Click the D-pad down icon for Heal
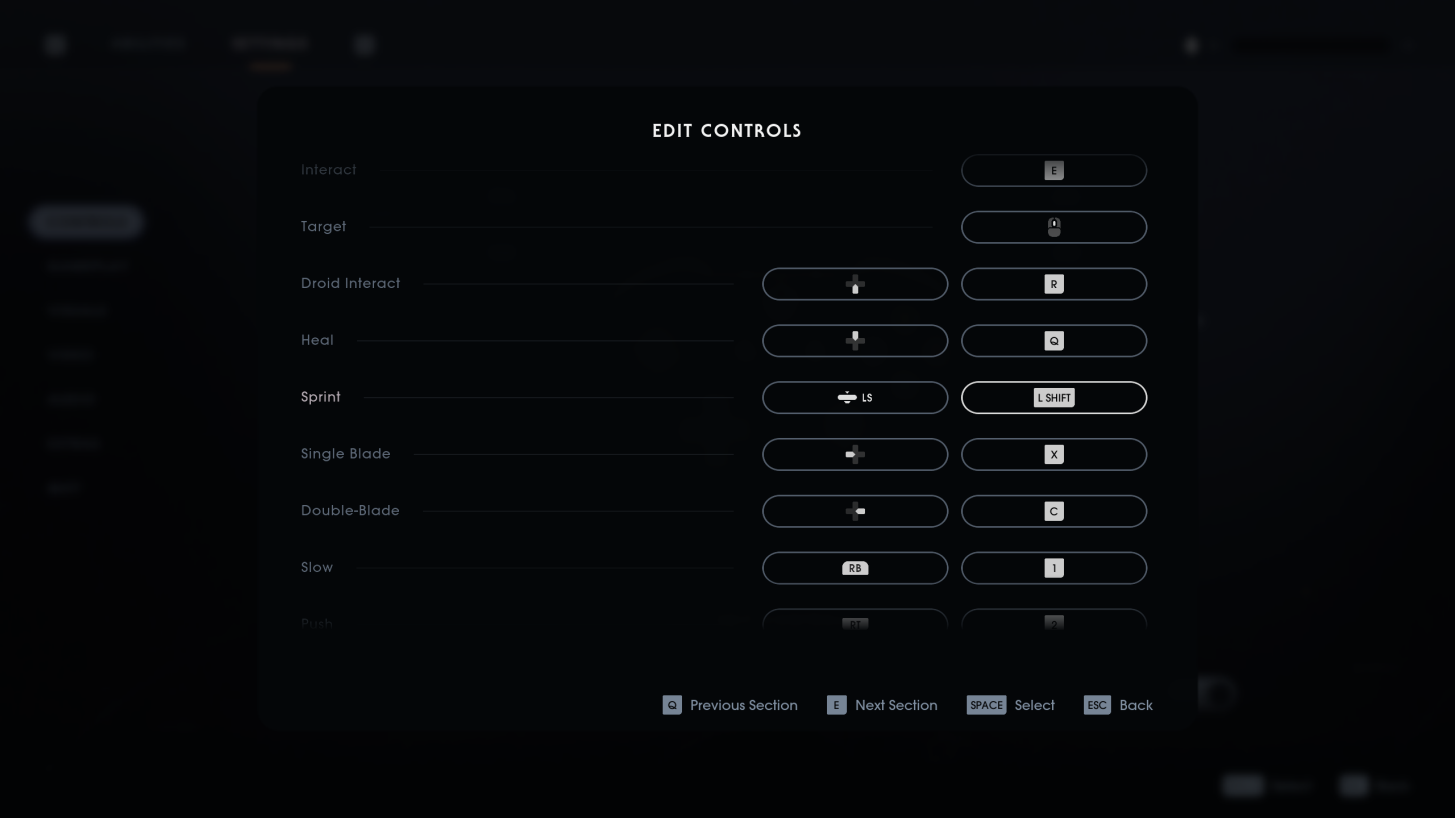 click(x=855, y=341)
